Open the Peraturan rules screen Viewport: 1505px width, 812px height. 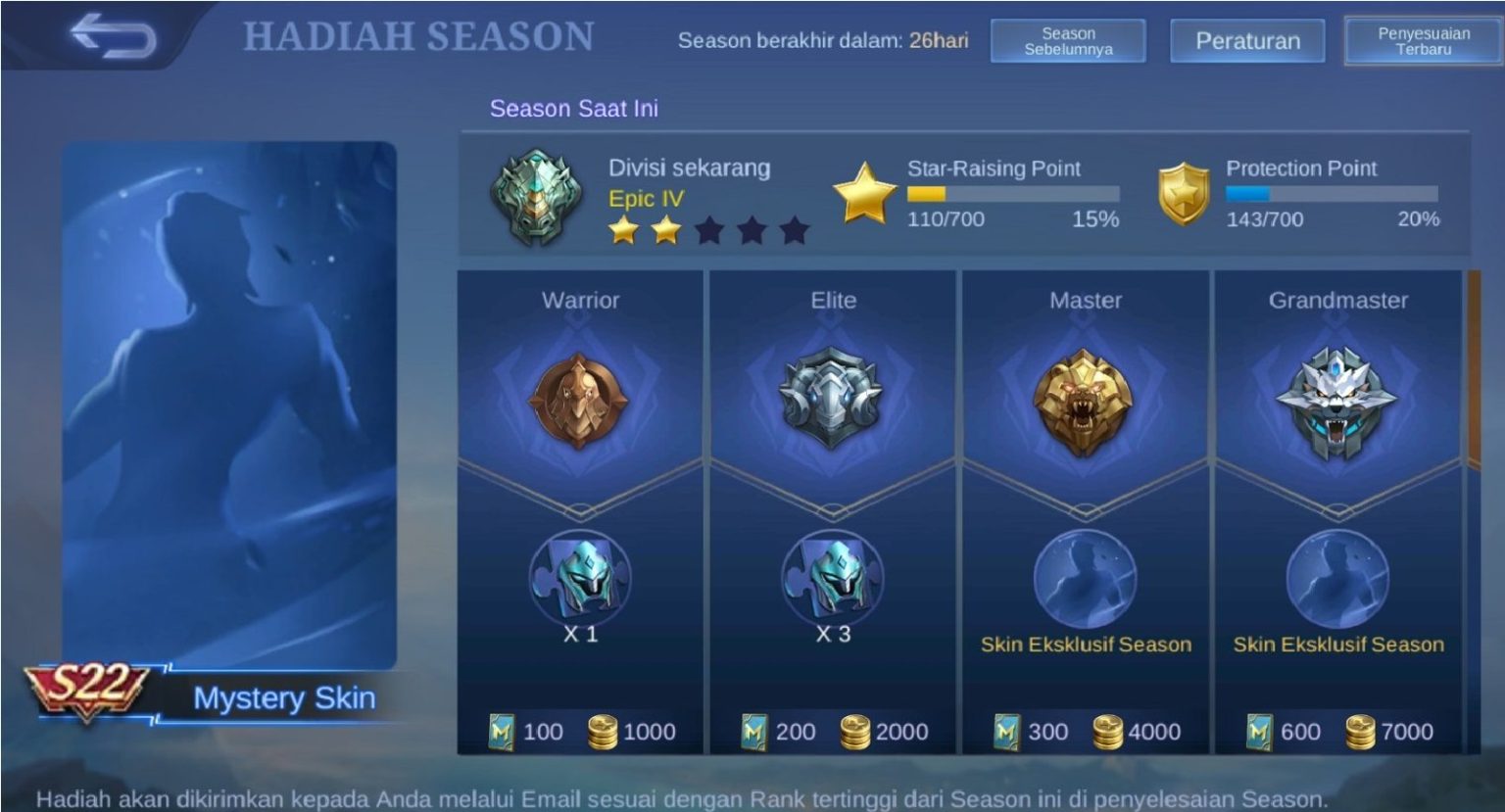point(1246,40)
